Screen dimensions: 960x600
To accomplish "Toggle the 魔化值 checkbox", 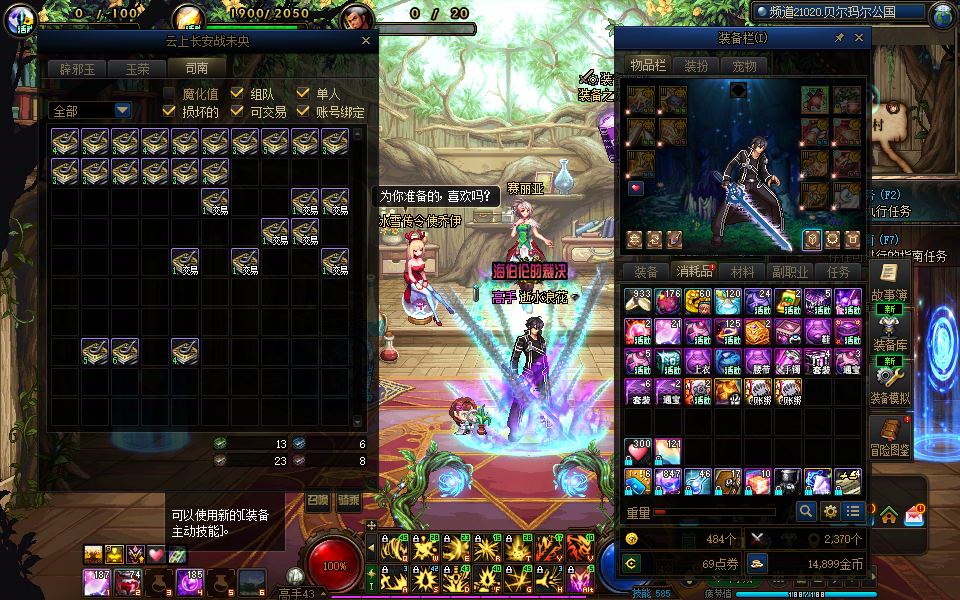I will point(170,93).
